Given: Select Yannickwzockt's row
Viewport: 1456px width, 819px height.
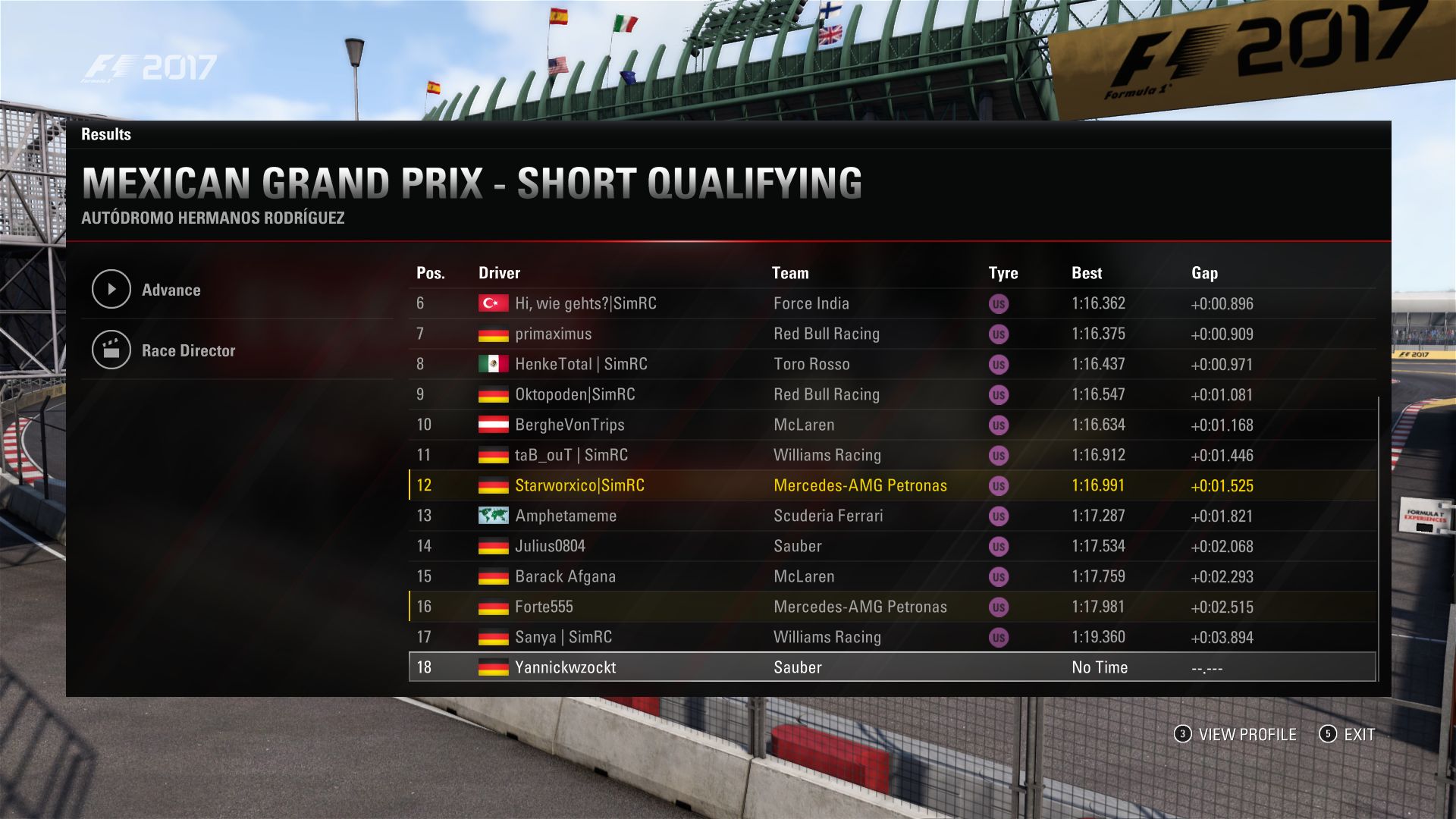Looking at the screenshot, I should pyautogui.click(x=565, y=667).
